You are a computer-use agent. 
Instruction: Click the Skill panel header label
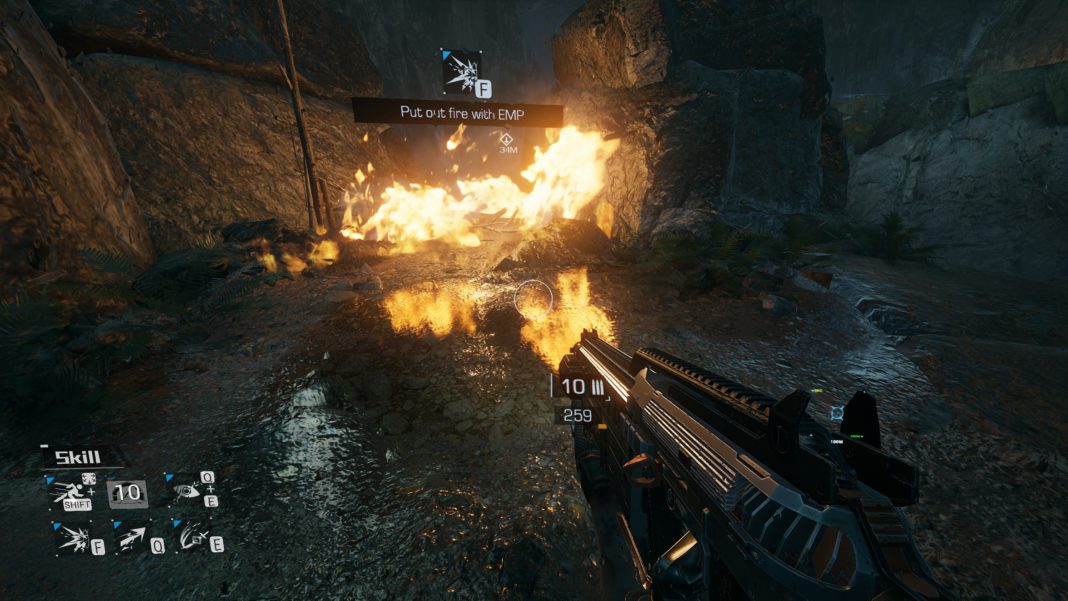tap(77, 458)
